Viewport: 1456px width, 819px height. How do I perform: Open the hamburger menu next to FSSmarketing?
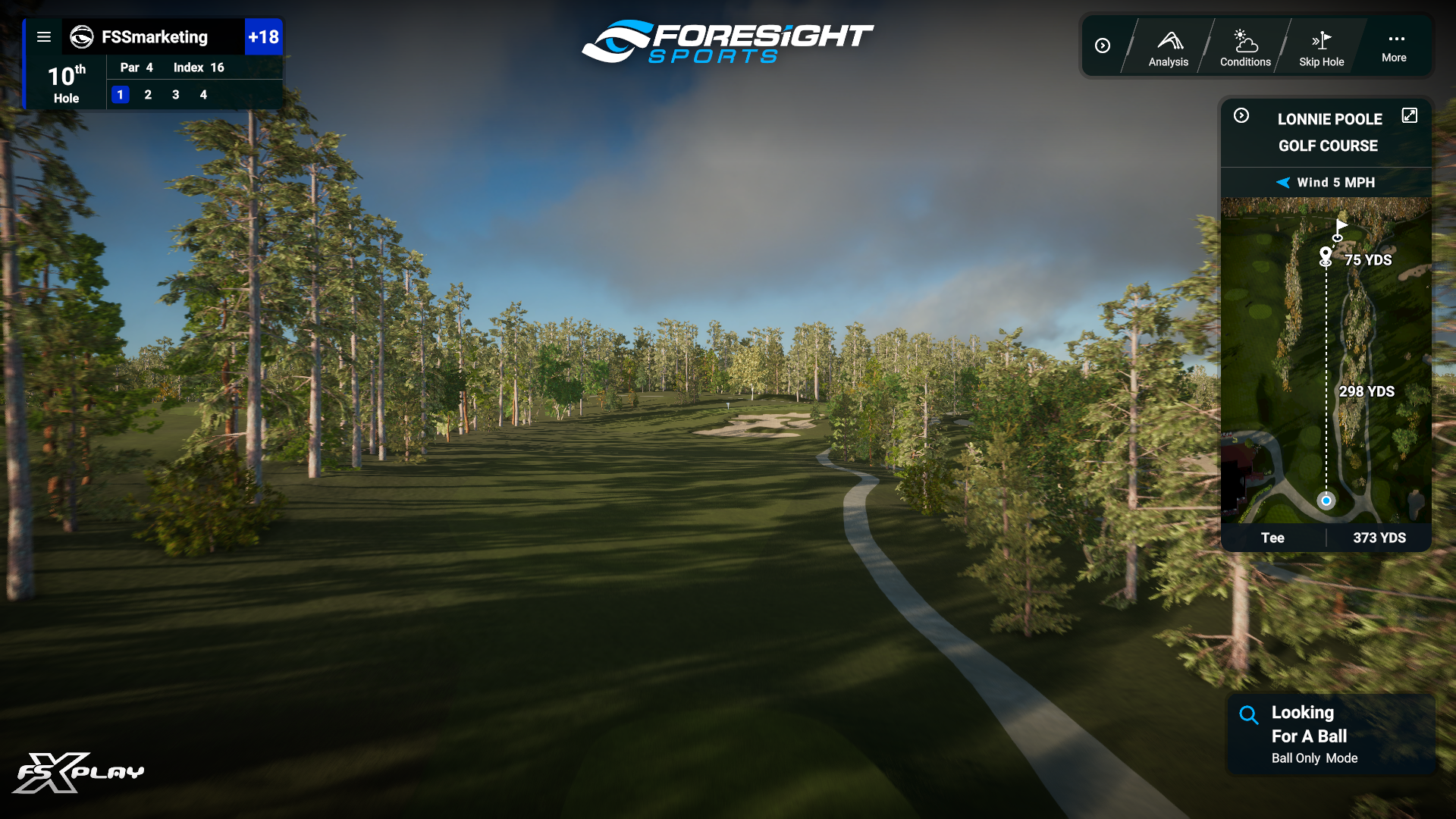tap(44, 36)
